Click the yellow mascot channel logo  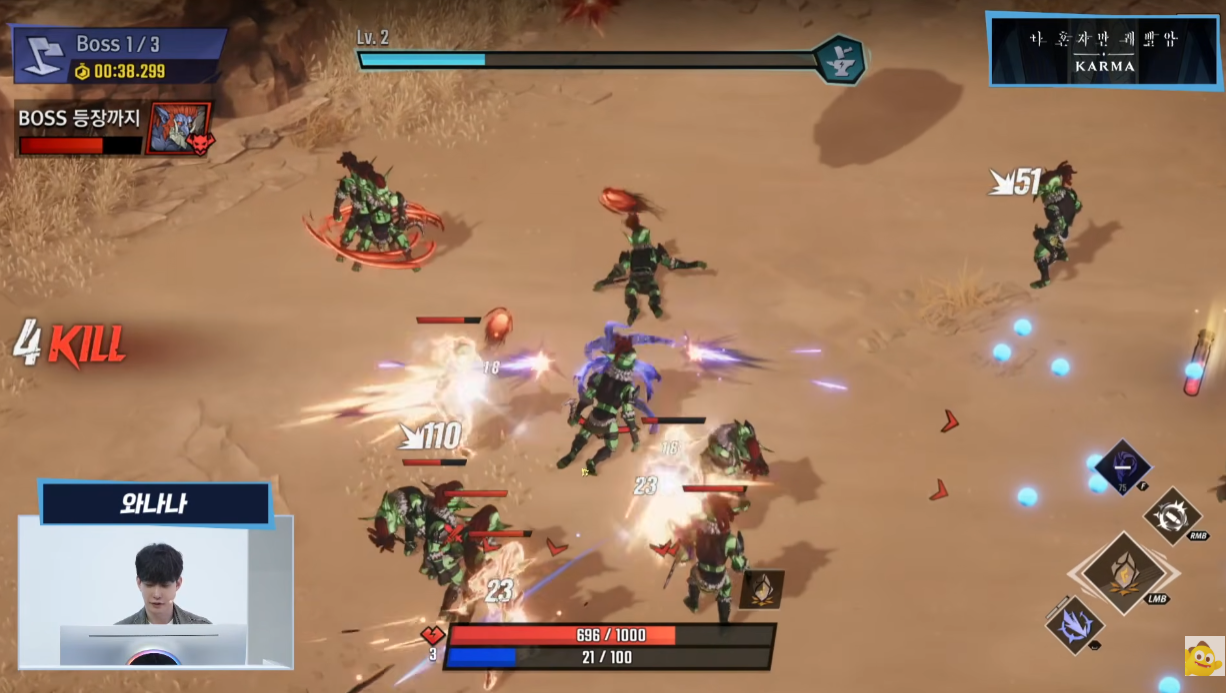point(1203,656)
